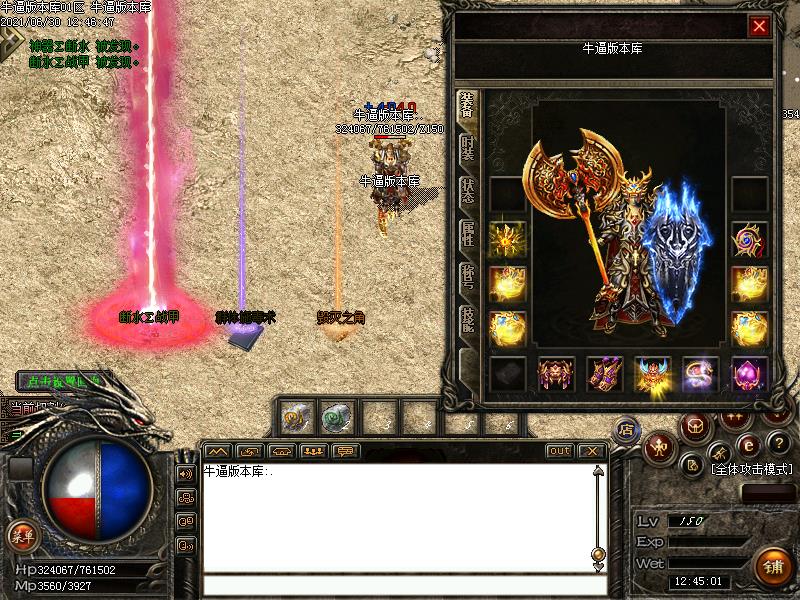
Task: Use the first hotbar scroll item
Action: tap(295, 416)
